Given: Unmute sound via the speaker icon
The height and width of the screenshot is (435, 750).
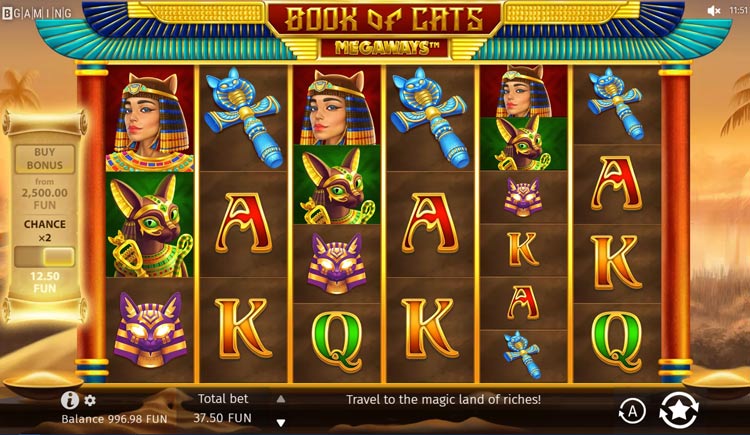Looking at the screenshot, I should [x=714, y=10].
